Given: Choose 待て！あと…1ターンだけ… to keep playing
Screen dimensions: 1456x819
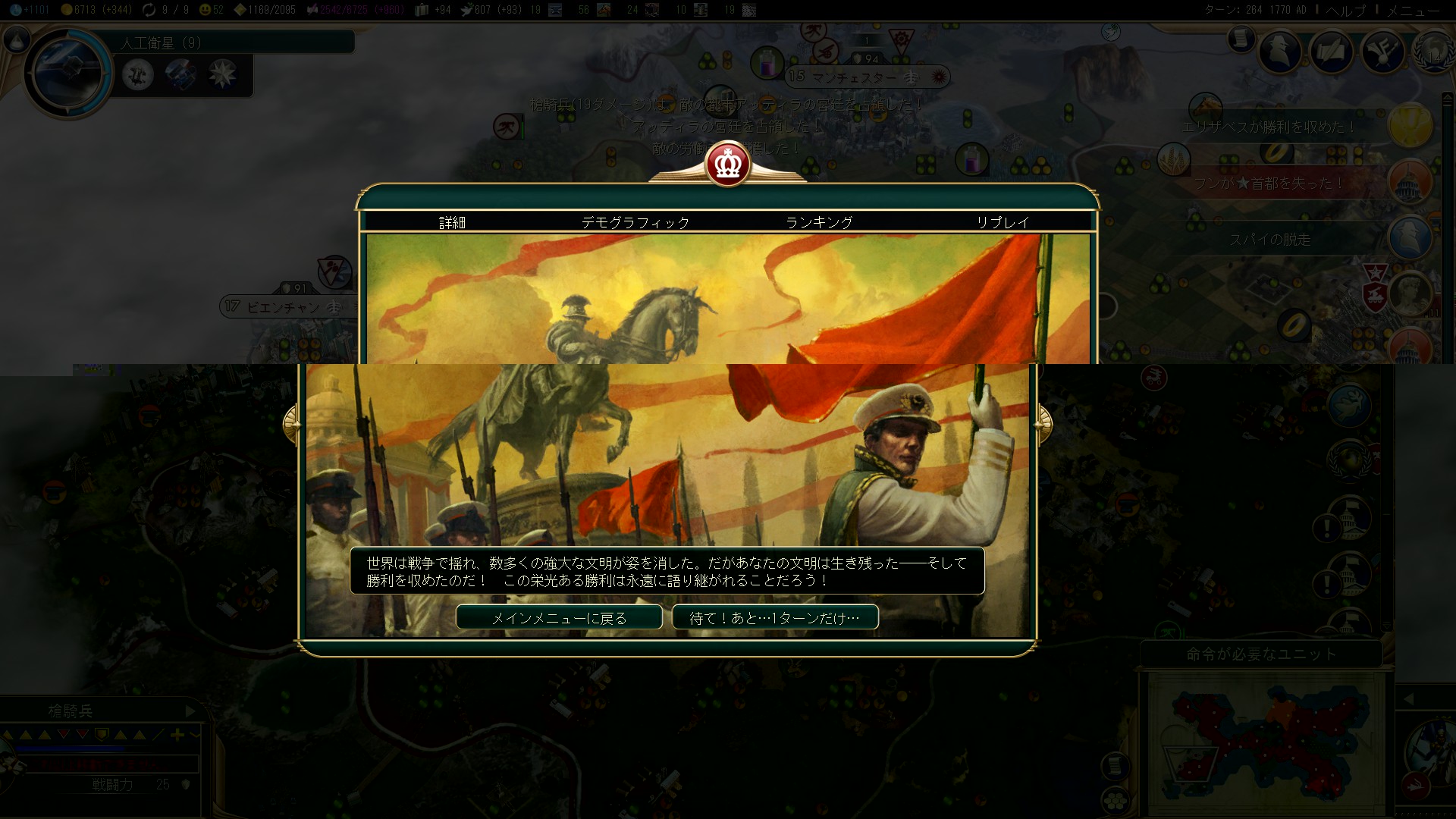Looking at the screenshot, I should click(775, 617).
